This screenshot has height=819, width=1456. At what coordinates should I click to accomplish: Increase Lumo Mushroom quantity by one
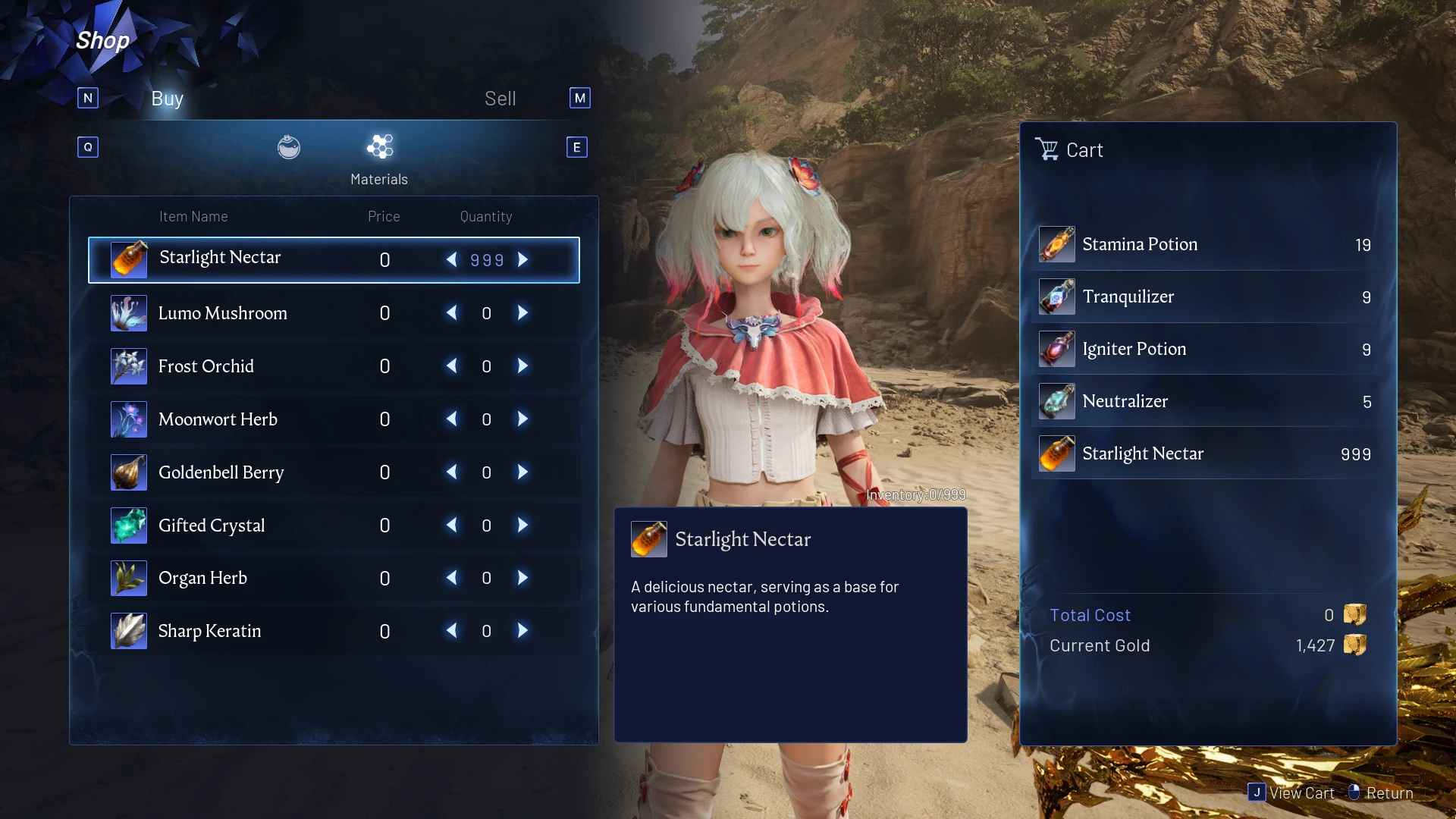[522, 313]
